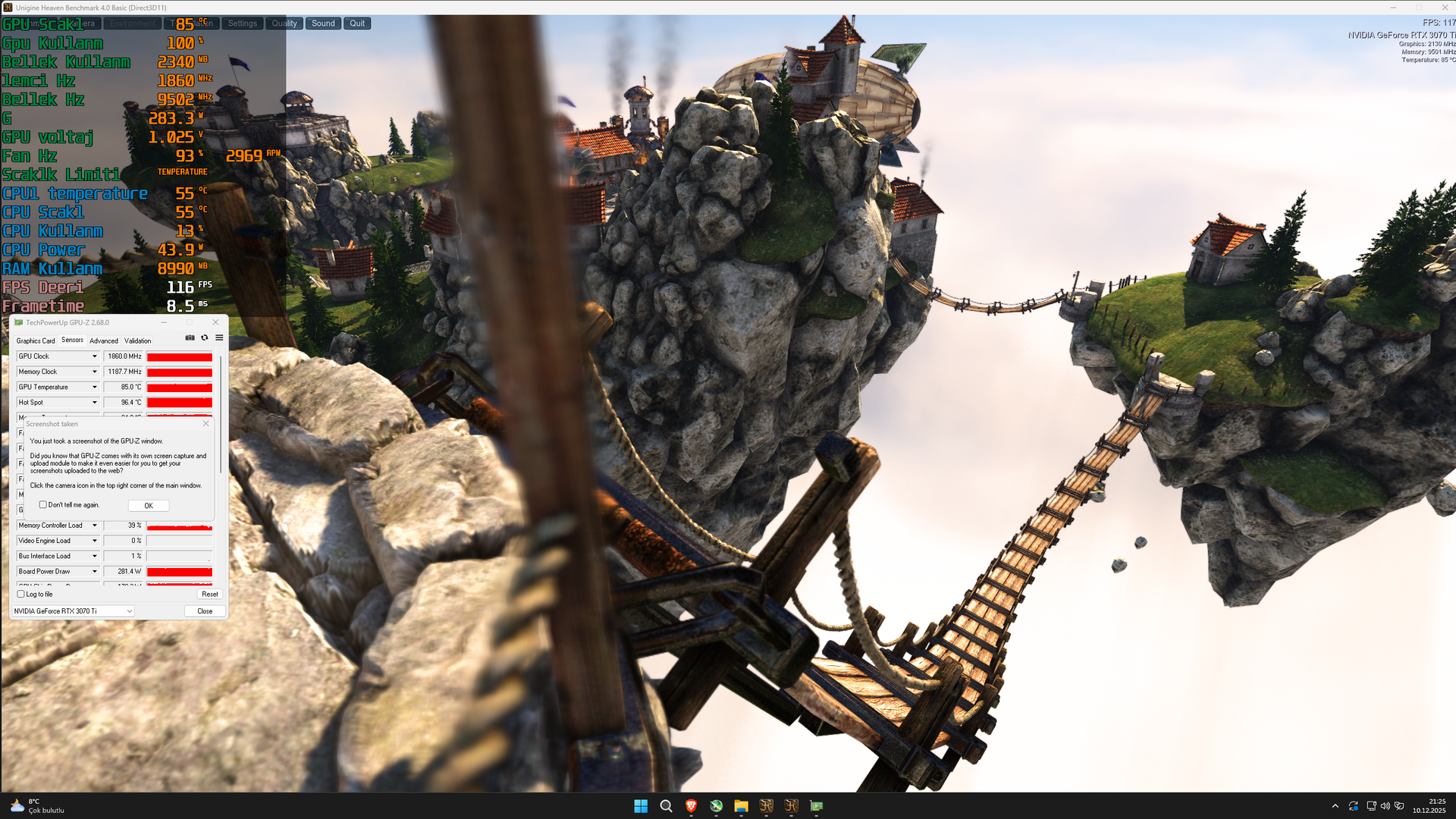Expand the NVIDIA GeForce RTX 3070 Ti selector
The image size is (1456, 819).
[x=128, y=610]
